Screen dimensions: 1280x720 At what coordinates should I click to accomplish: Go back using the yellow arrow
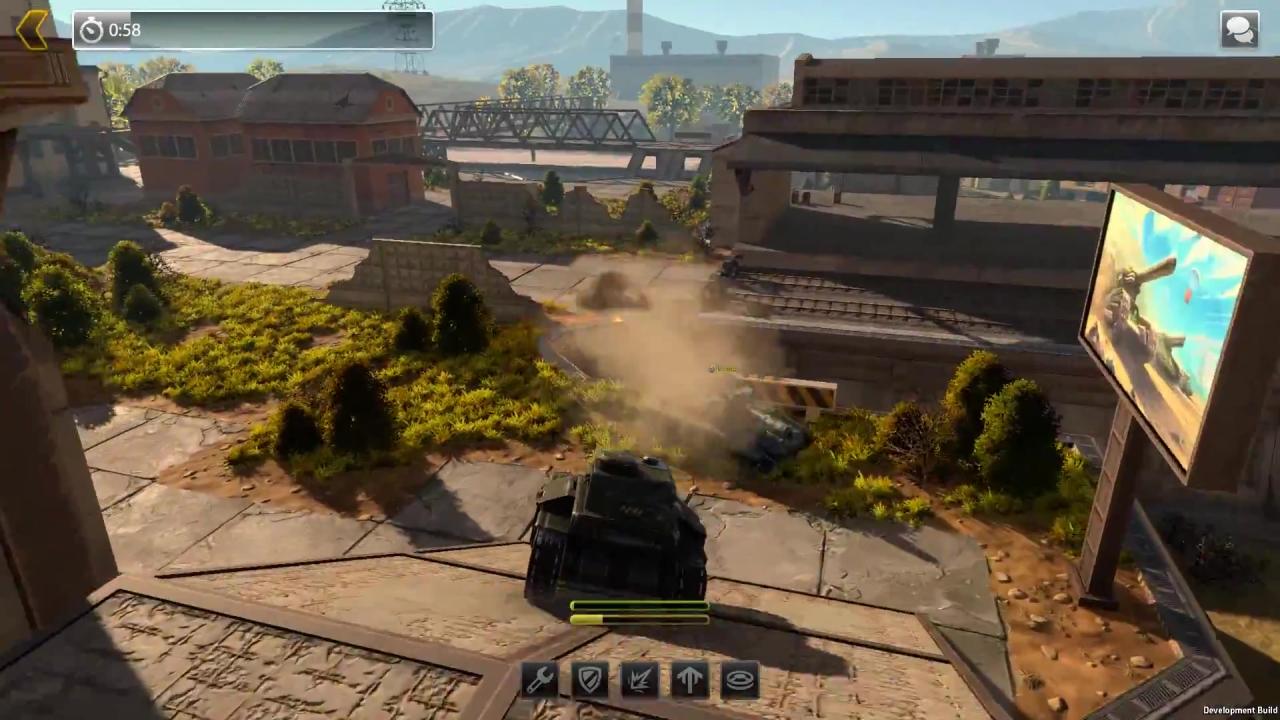(x=32, y=30)
